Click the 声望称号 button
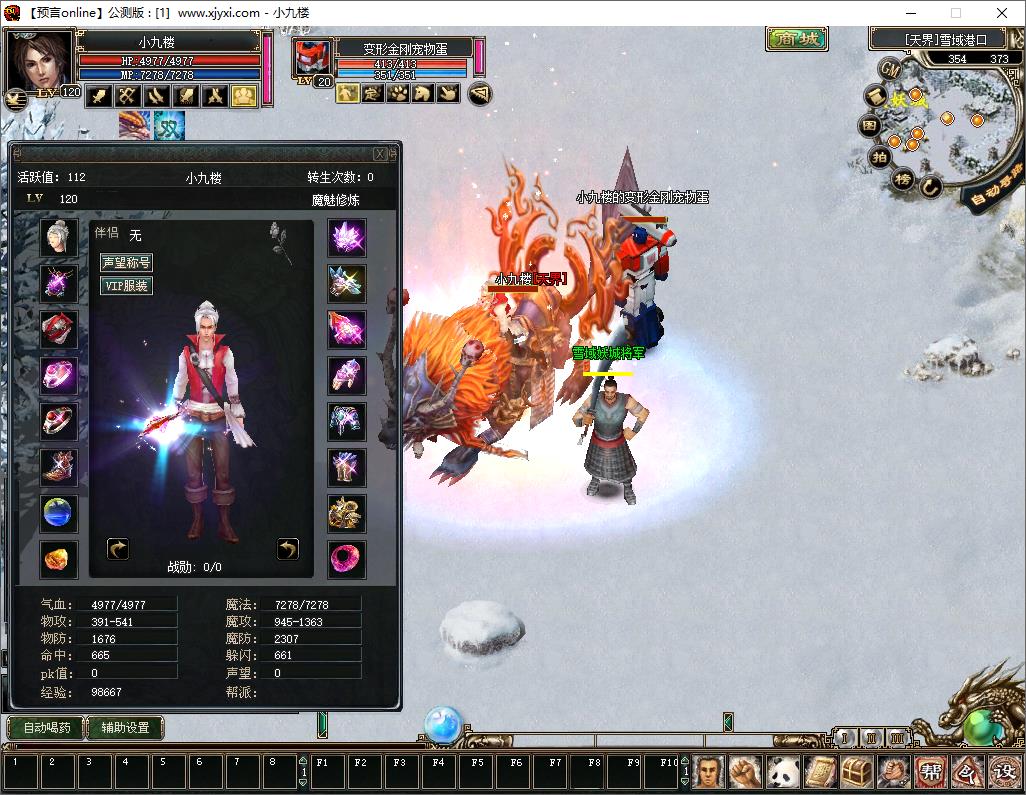 tap(126, 263)
